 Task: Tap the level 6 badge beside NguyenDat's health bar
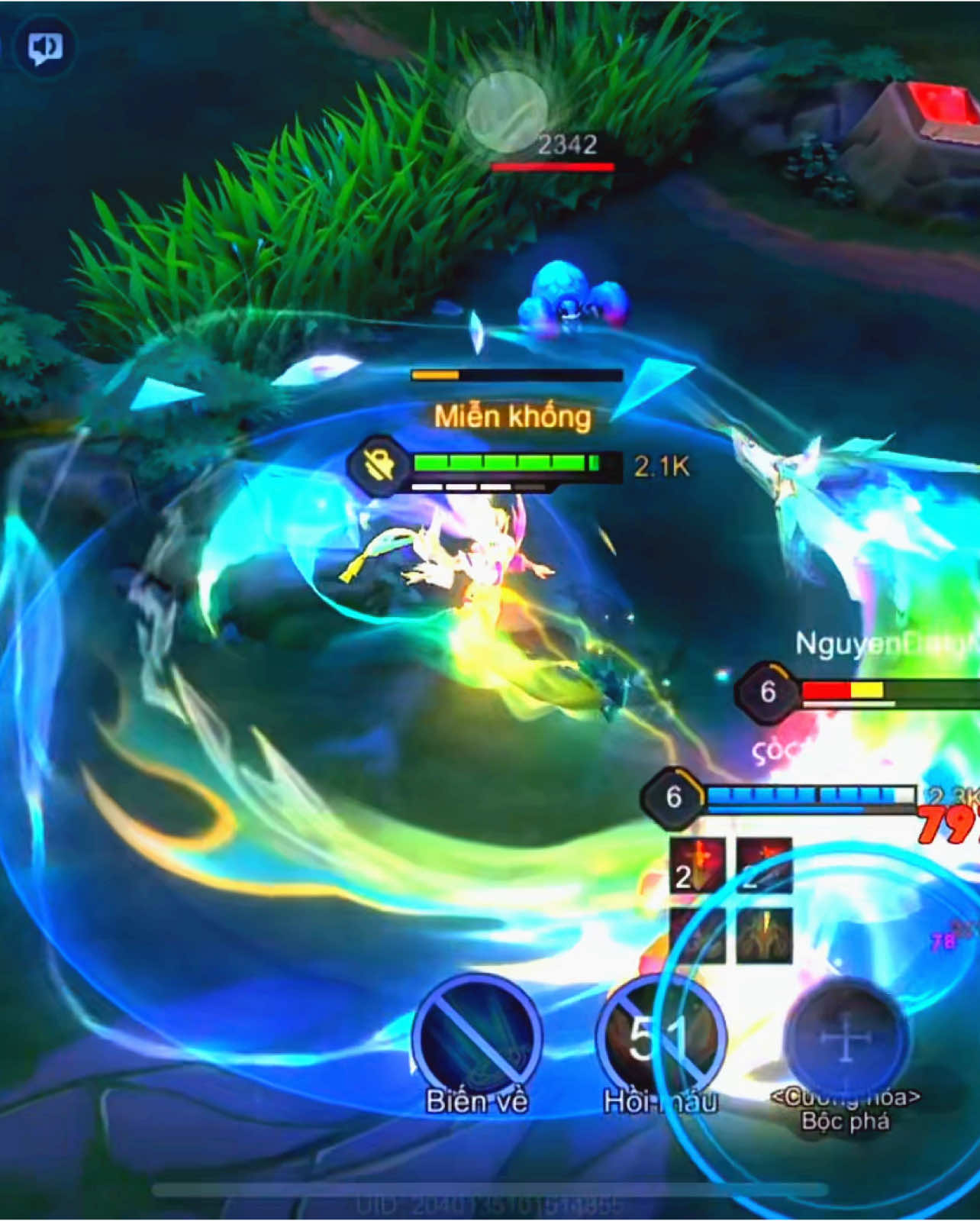tap(766, 693)
